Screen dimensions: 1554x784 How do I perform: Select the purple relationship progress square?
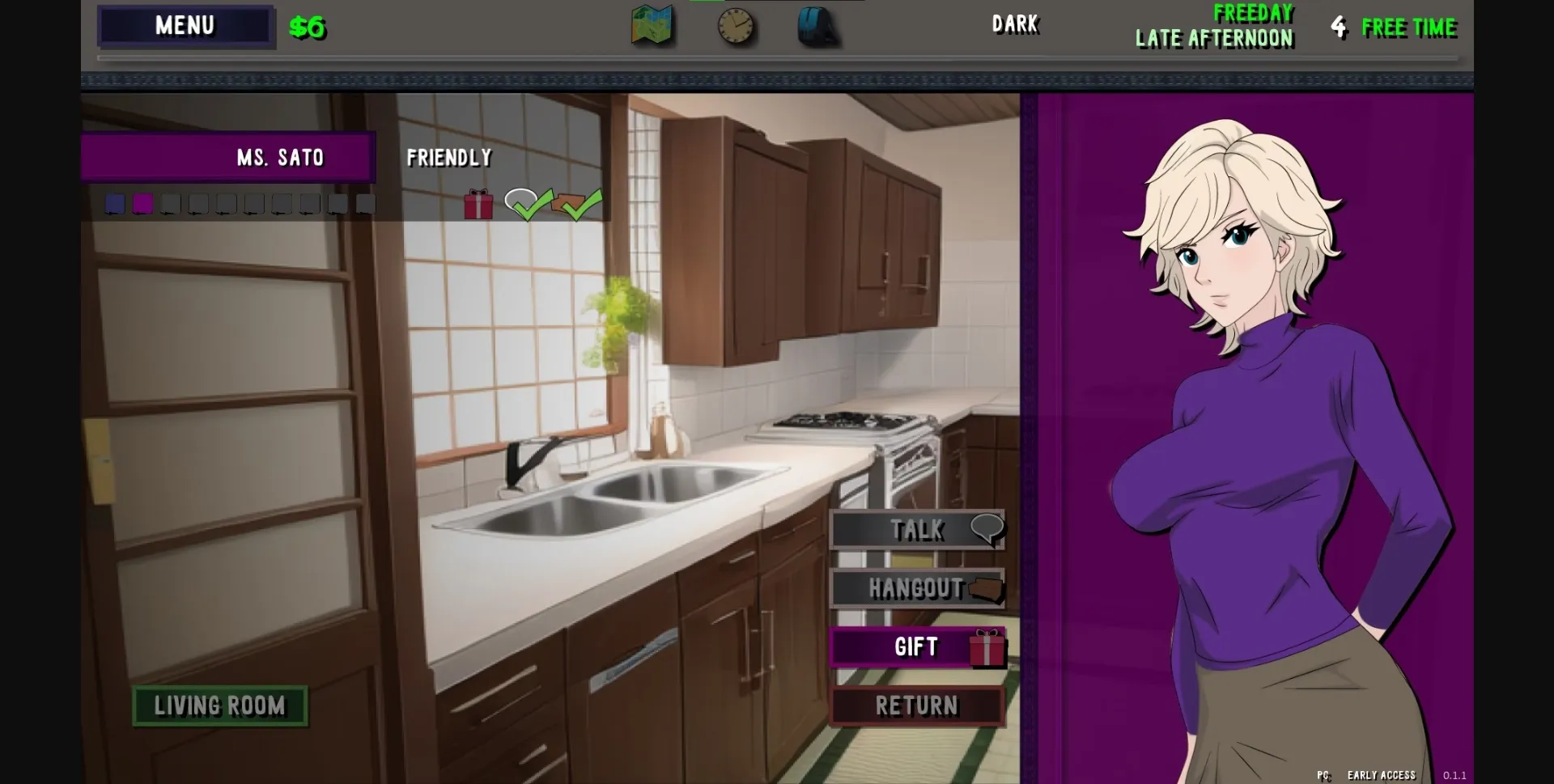coord(143,203)
